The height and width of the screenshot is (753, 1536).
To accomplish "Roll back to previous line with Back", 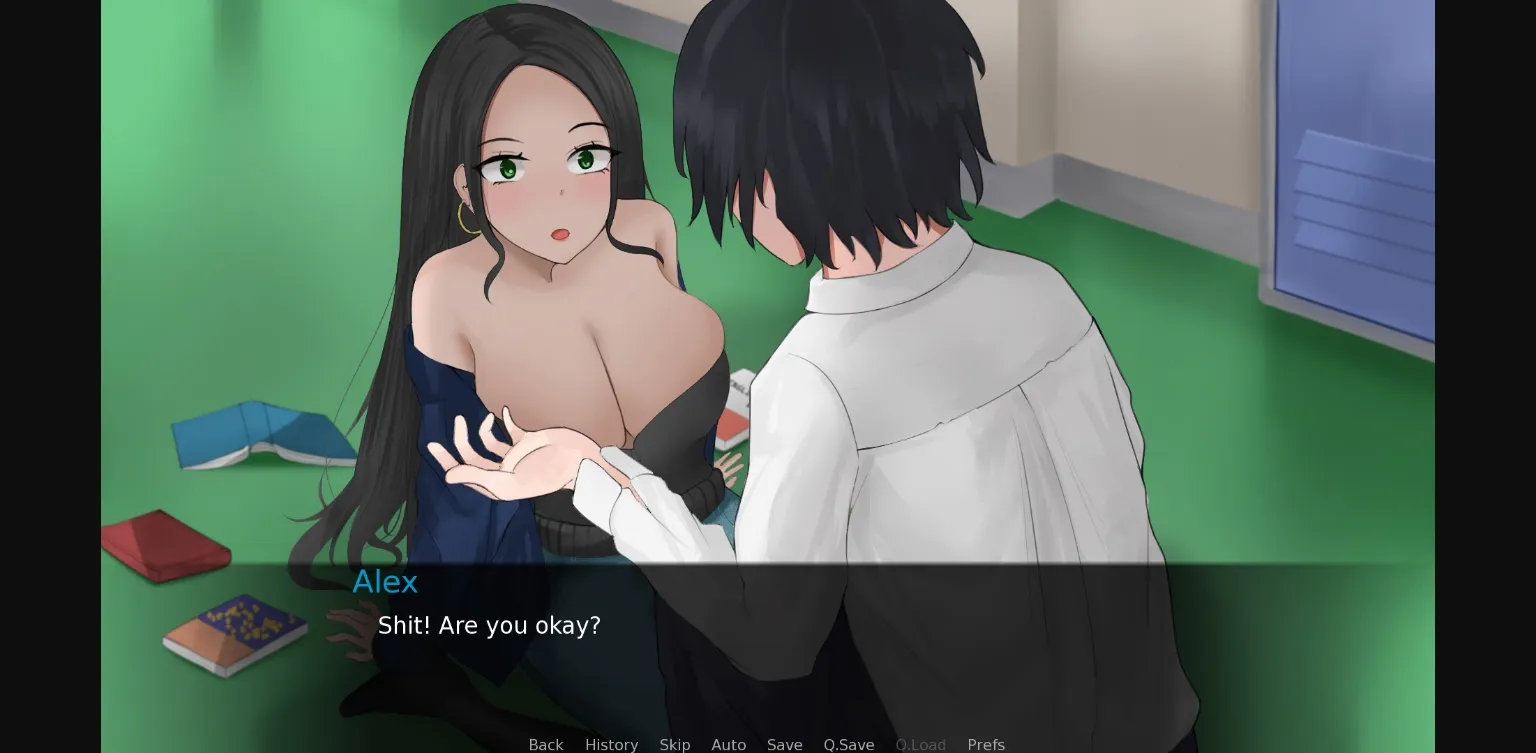I will (546, 744).
